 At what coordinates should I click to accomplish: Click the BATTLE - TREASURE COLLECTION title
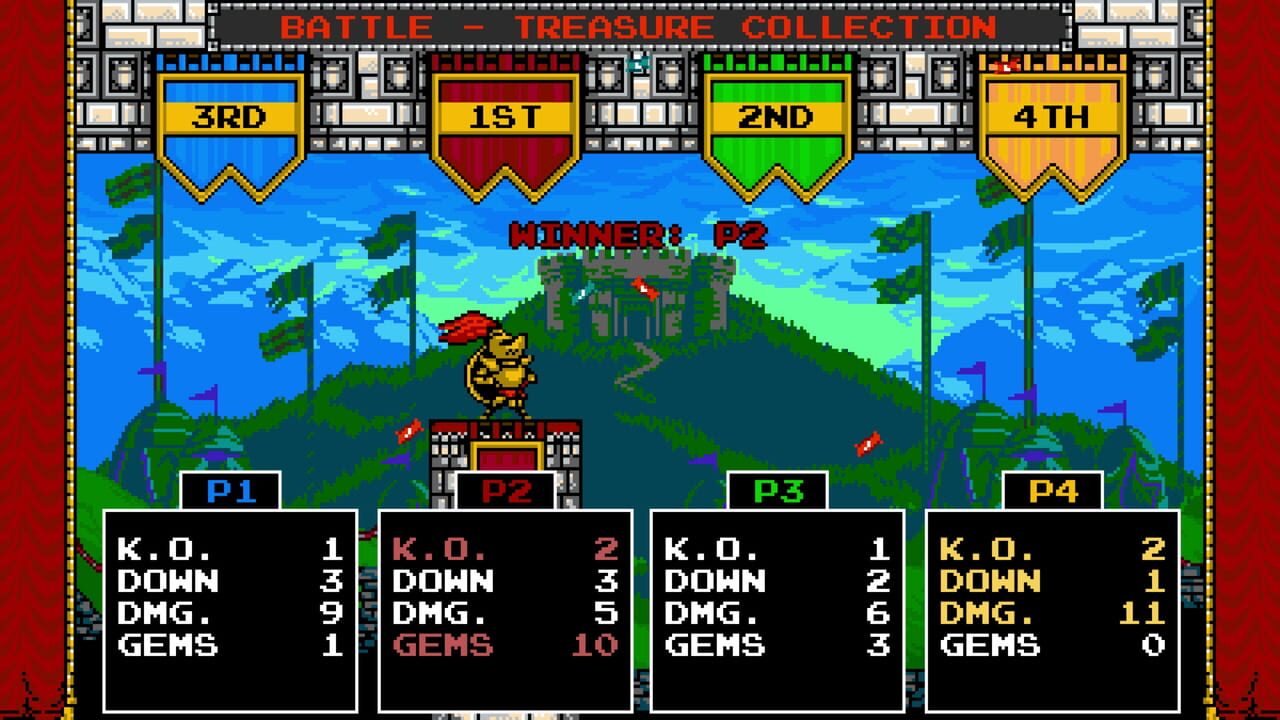(640, 28)
